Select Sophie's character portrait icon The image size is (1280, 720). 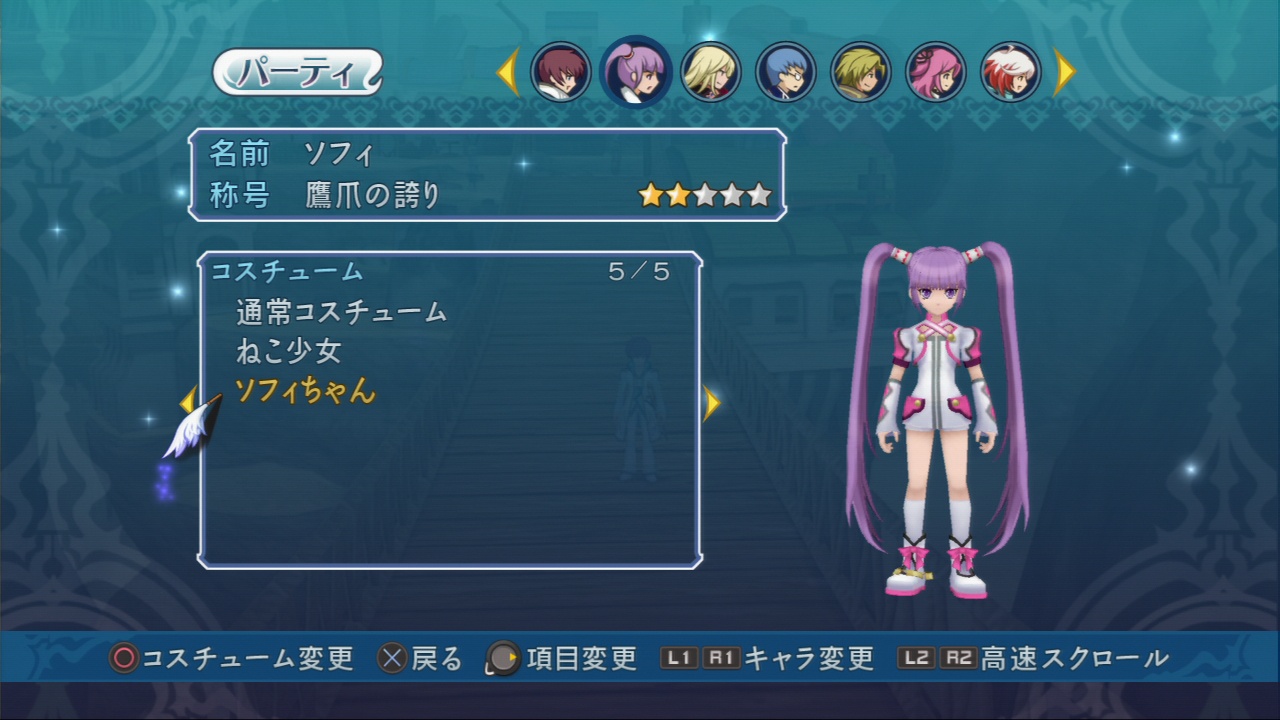point(637,72)
